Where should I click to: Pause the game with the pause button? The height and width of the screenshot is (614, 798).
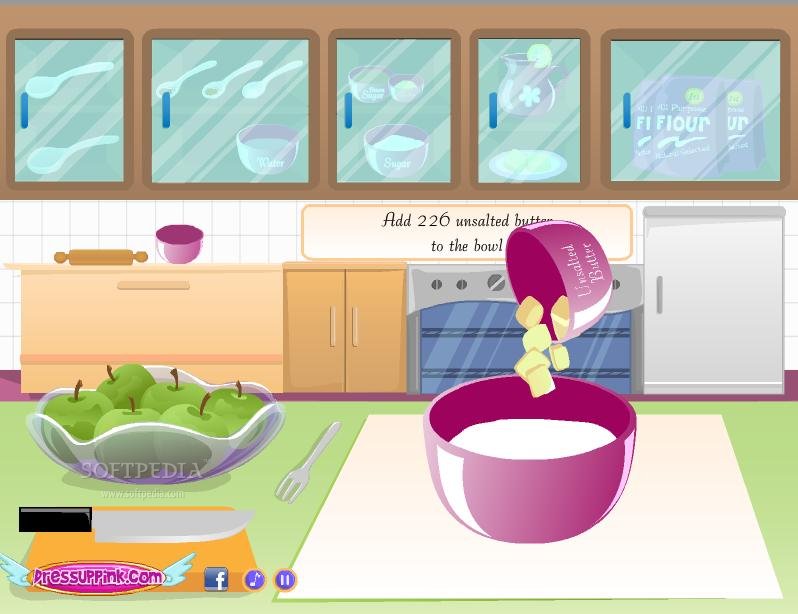click(286, 579)
